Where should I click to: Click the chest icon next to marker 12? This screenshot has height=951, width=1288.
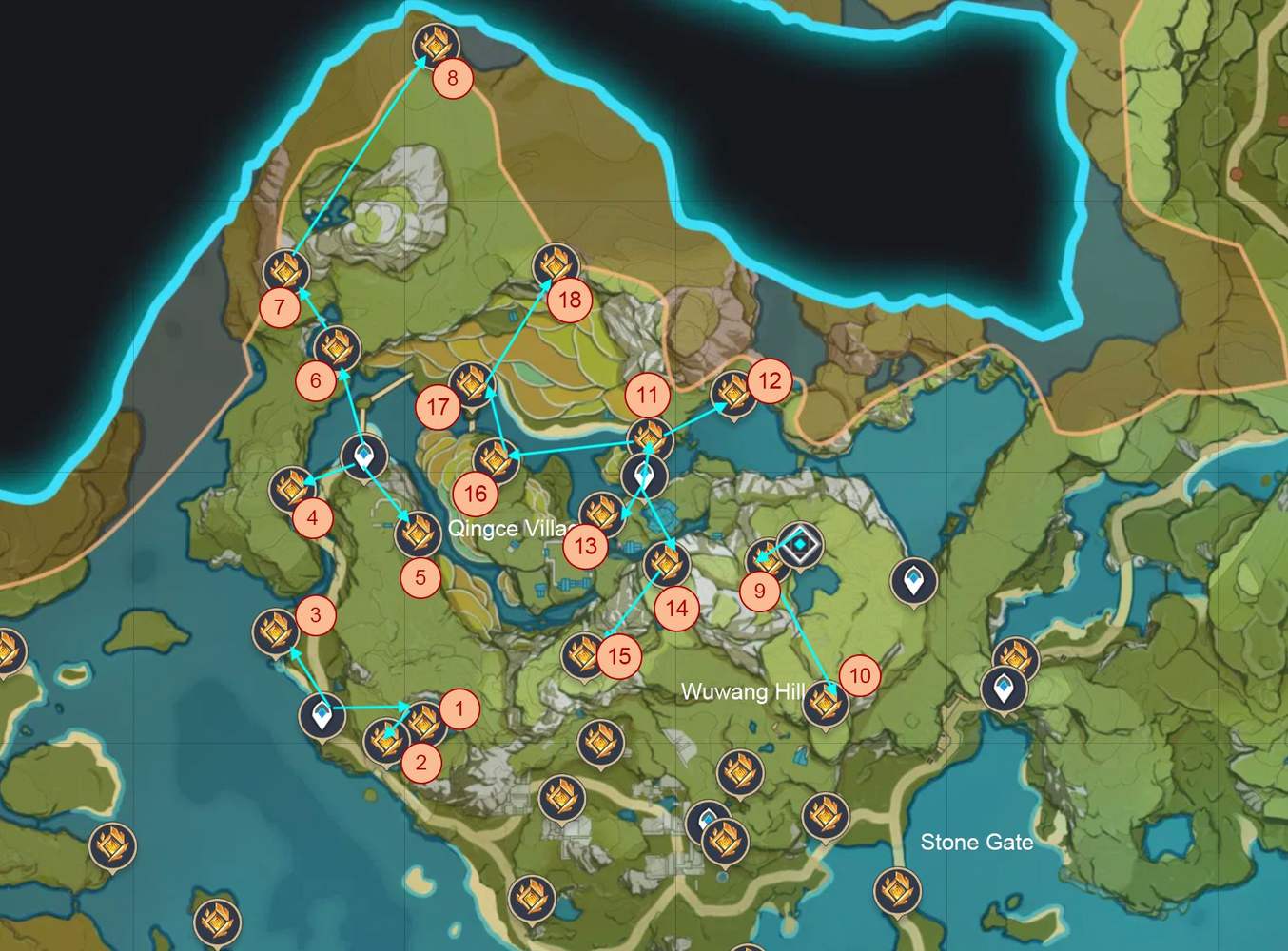point(733,395)
